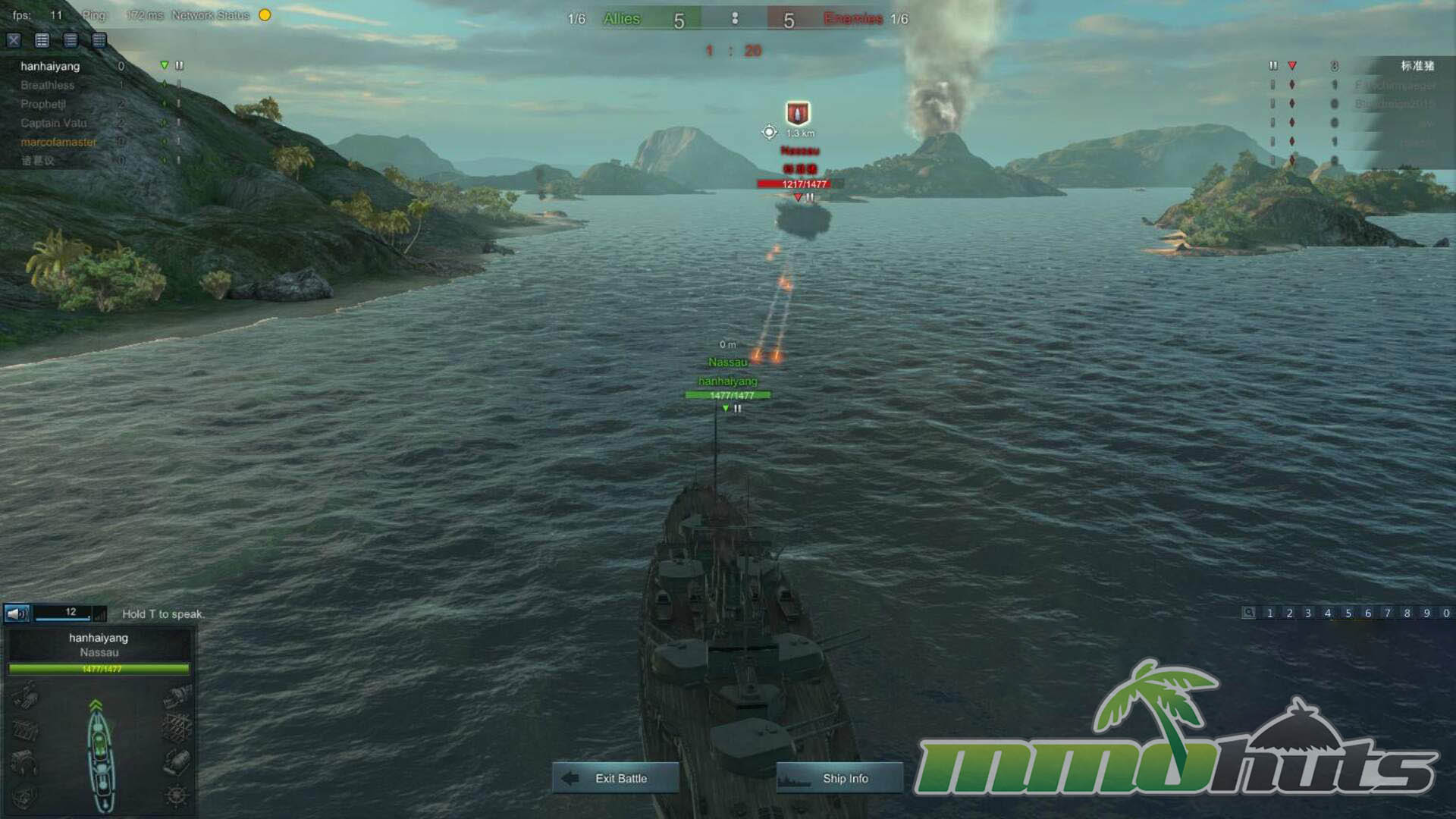Click the ship diagram in the status panel

pos(100,755)
